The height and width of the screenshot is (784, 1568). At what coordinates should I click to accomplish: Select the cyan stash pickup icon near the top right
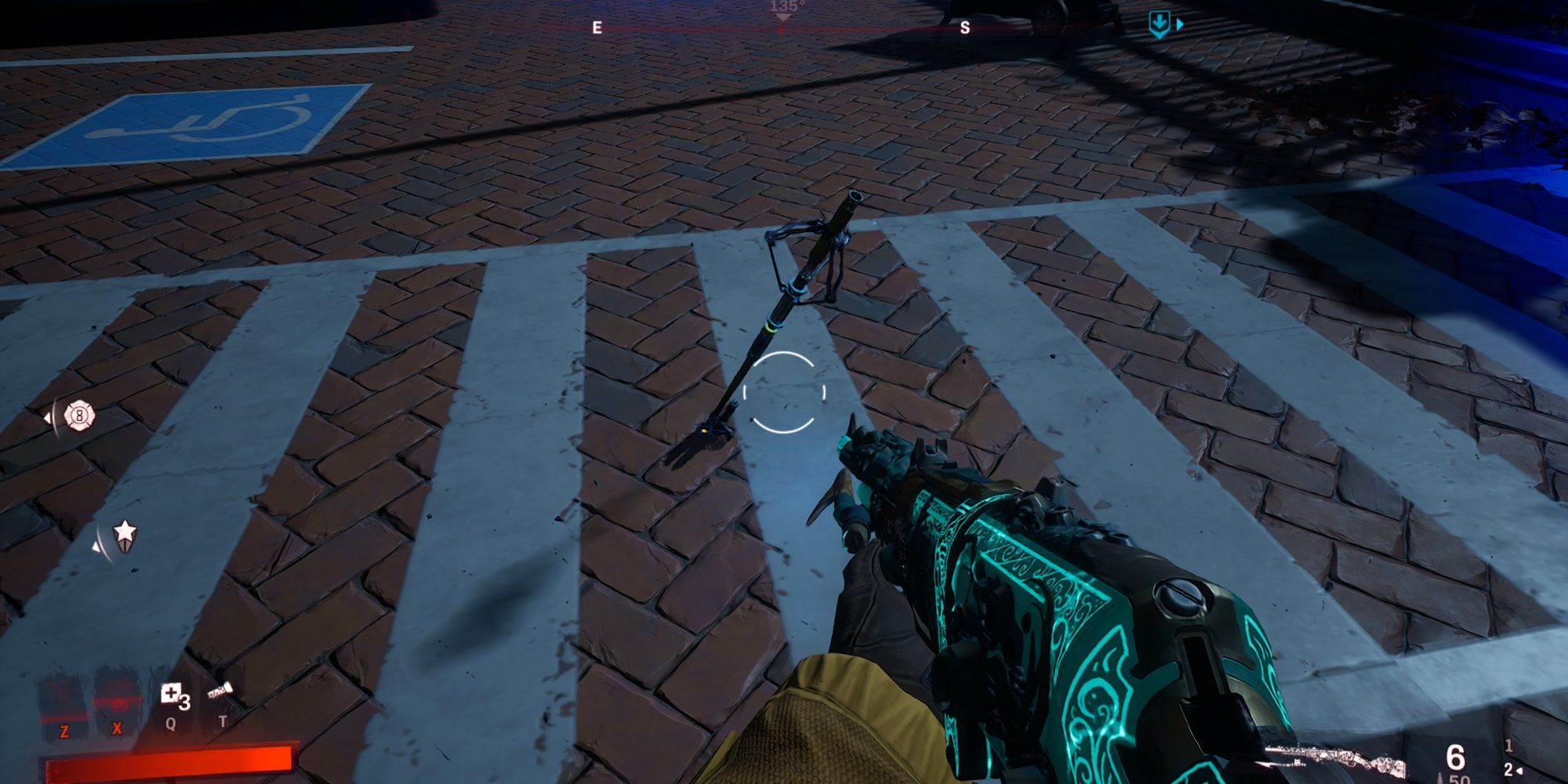pyautogui.click(x=1160, y=24)
